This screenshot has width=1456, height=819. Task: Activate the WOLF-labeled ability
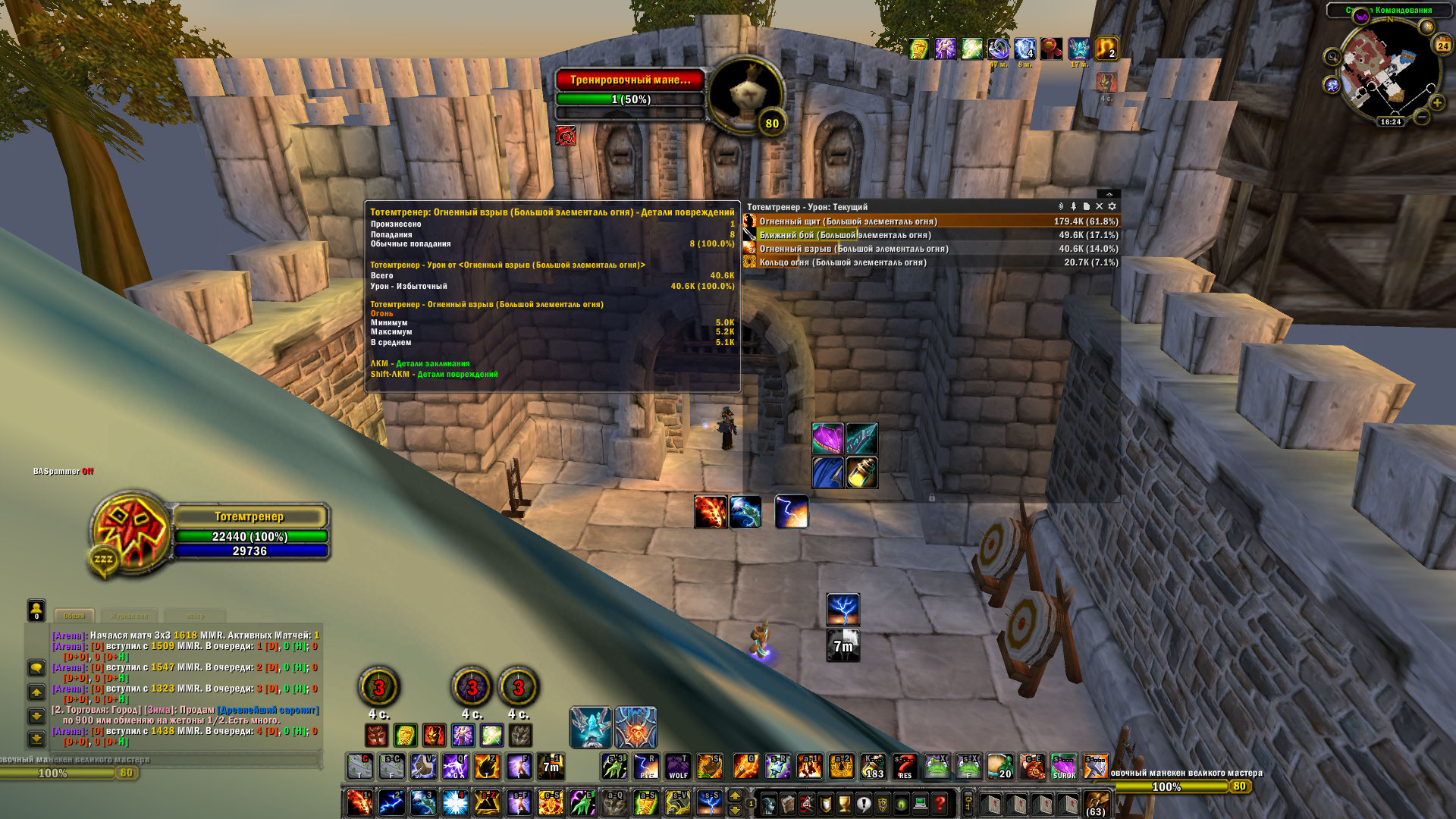678,767
